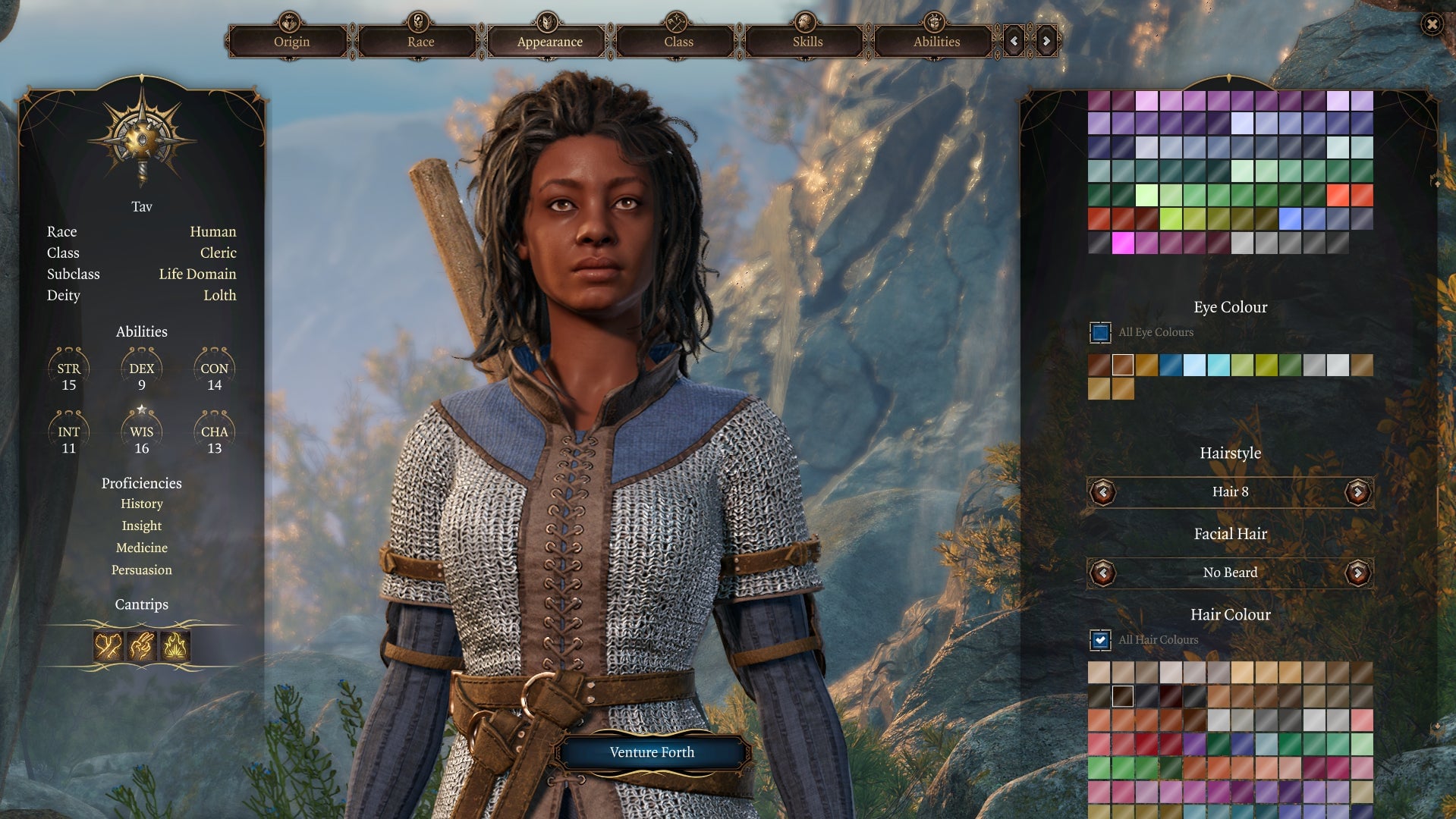
Task: Uncheck the All Hair Colours checkbox
Action: 1100,640
